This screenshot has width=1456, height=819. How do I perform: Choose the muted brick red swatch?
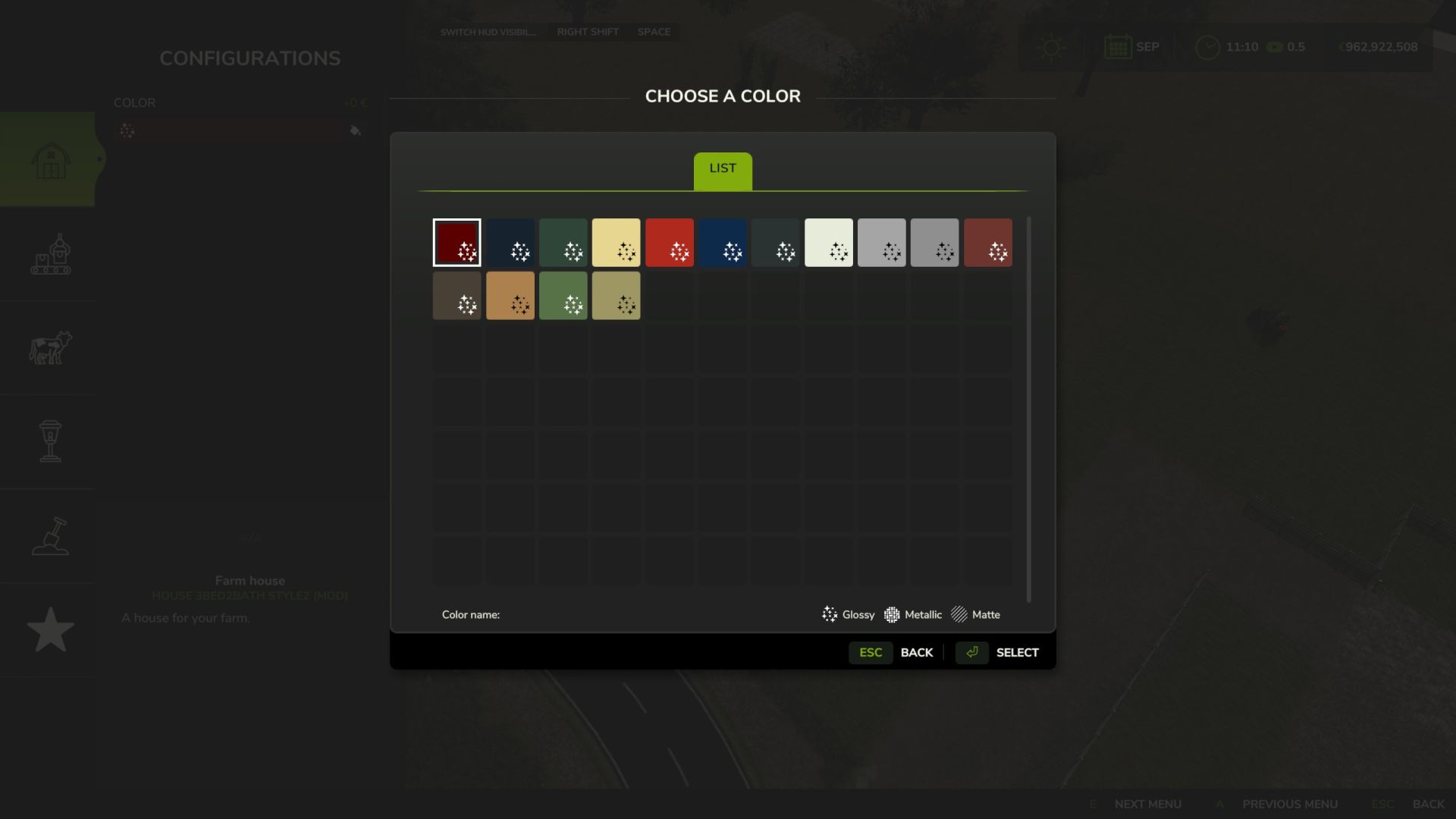tap(987, 243)
